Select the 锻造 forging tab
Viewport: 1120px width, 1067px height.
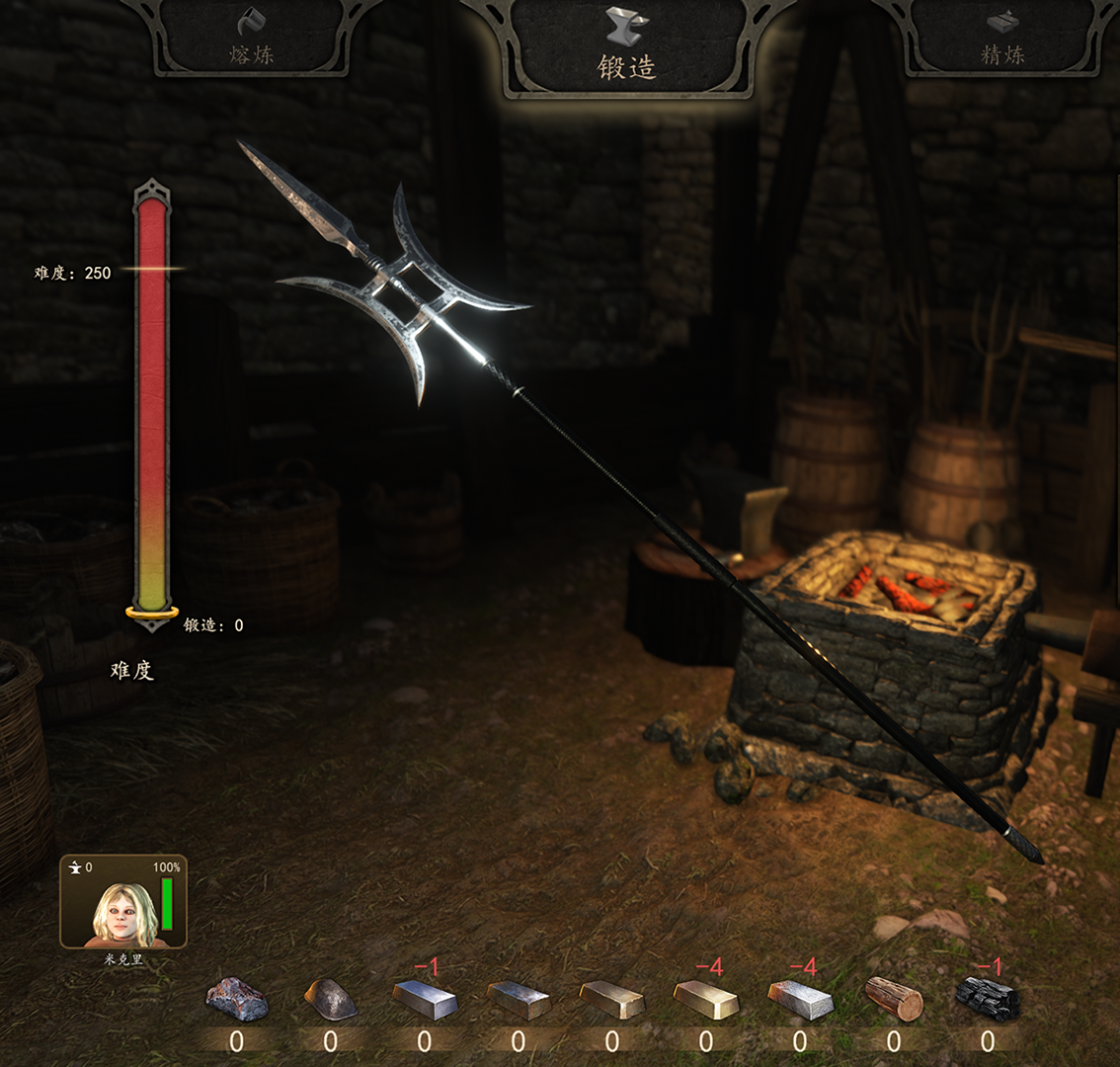coord(626,47)
